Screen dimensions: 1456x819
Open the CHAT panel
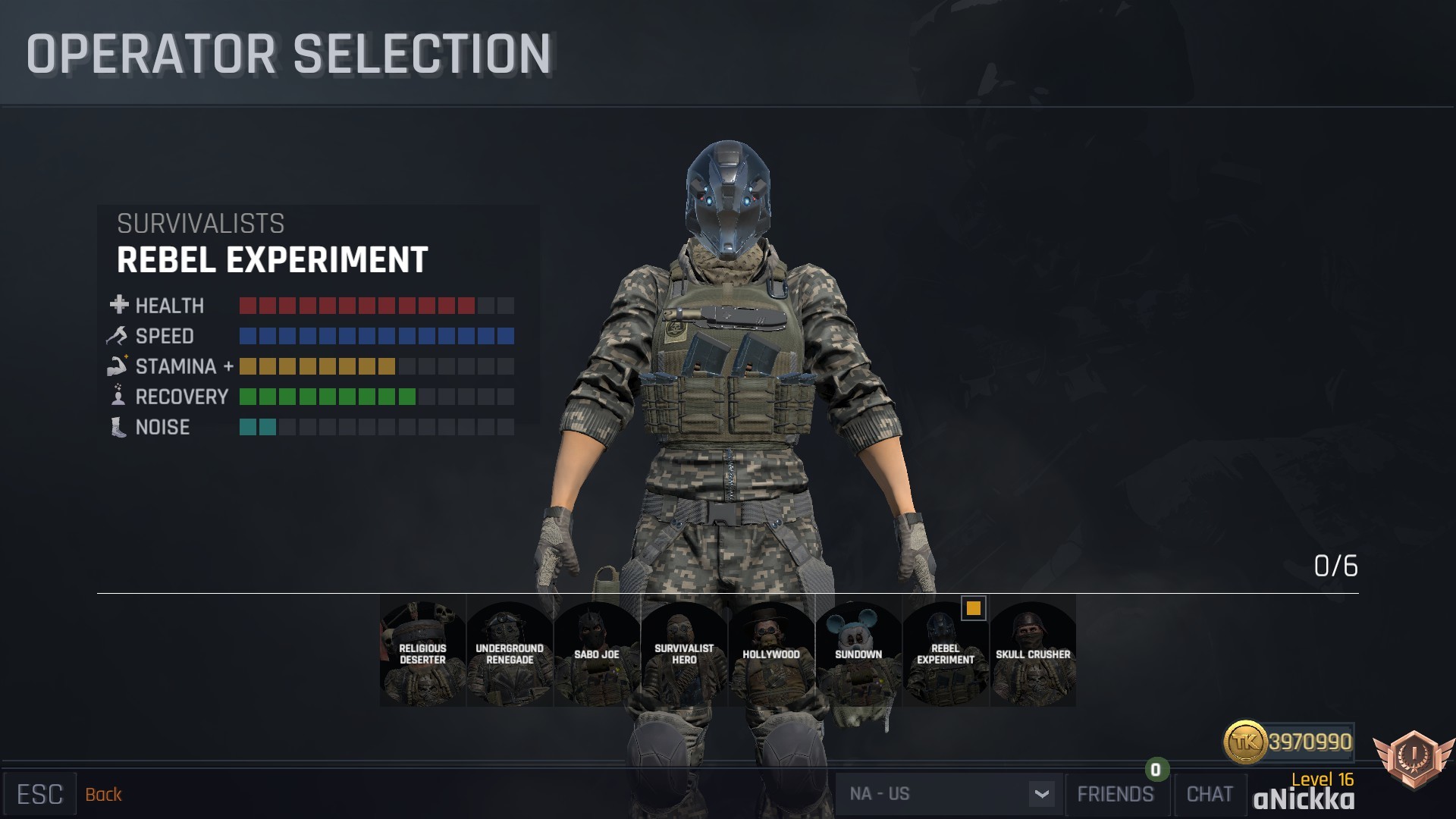[x=1210, y=794]
